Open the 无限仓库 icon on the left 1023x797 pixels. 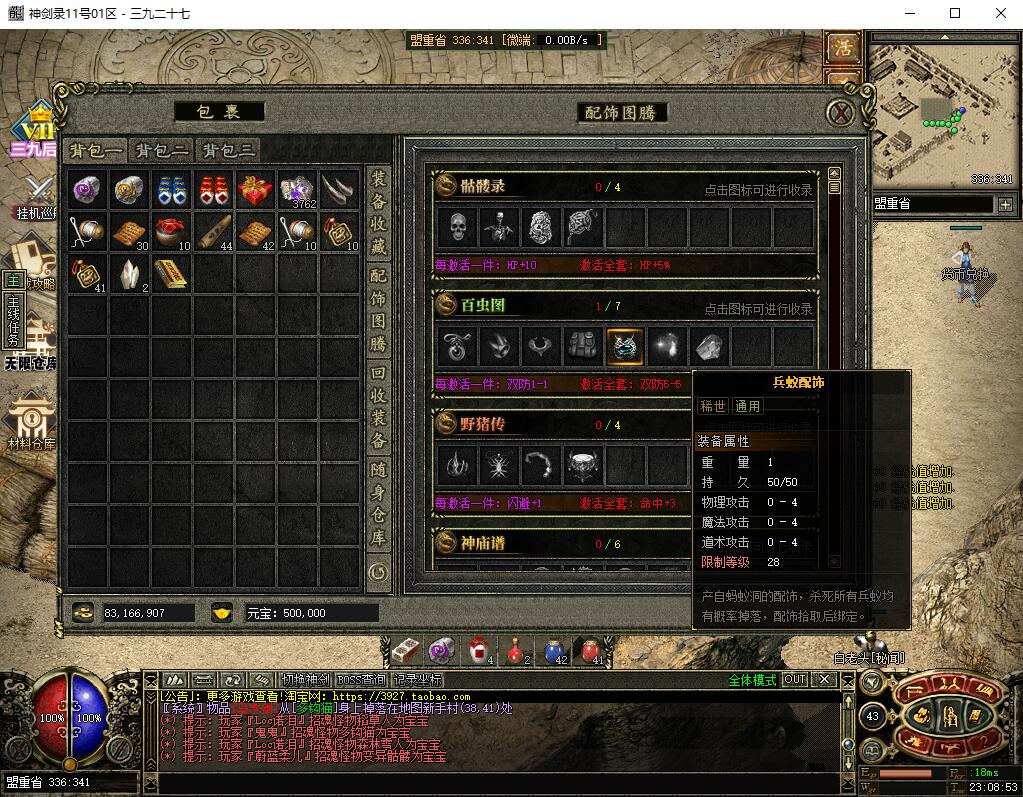[x=30, y=343]
